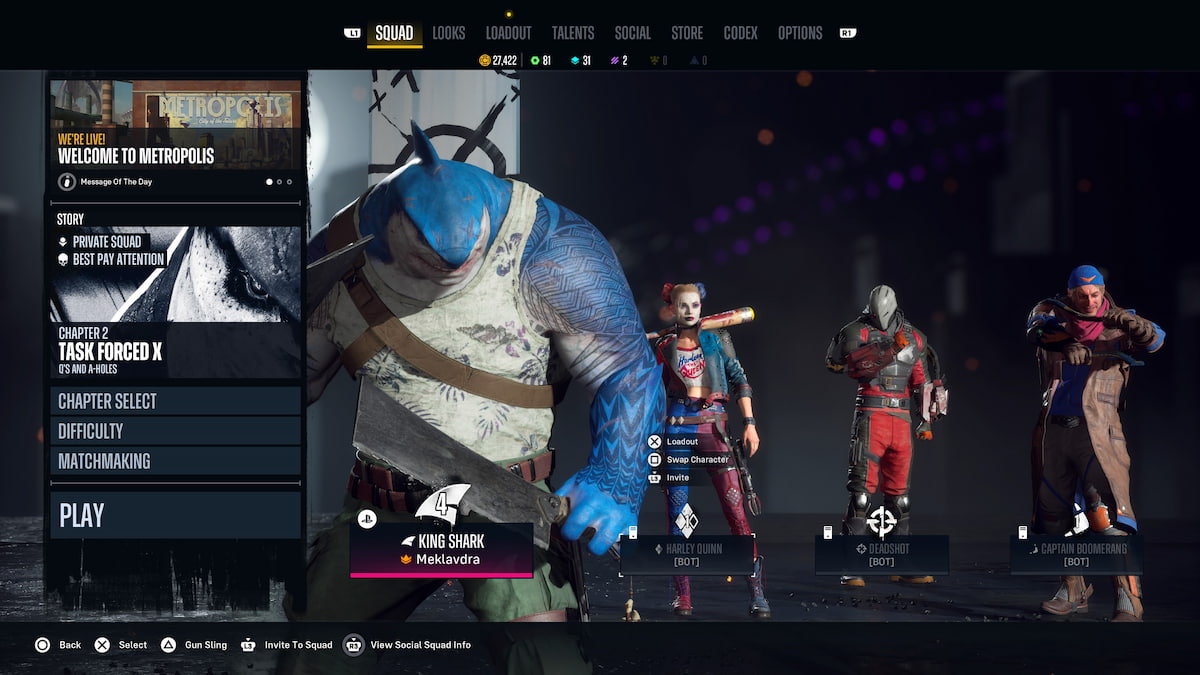Image resolution: width=1200 pixels, height=675 pixels.
Task: Choose the Harley Quinn bot slot
Action: [x=686, y=554]
